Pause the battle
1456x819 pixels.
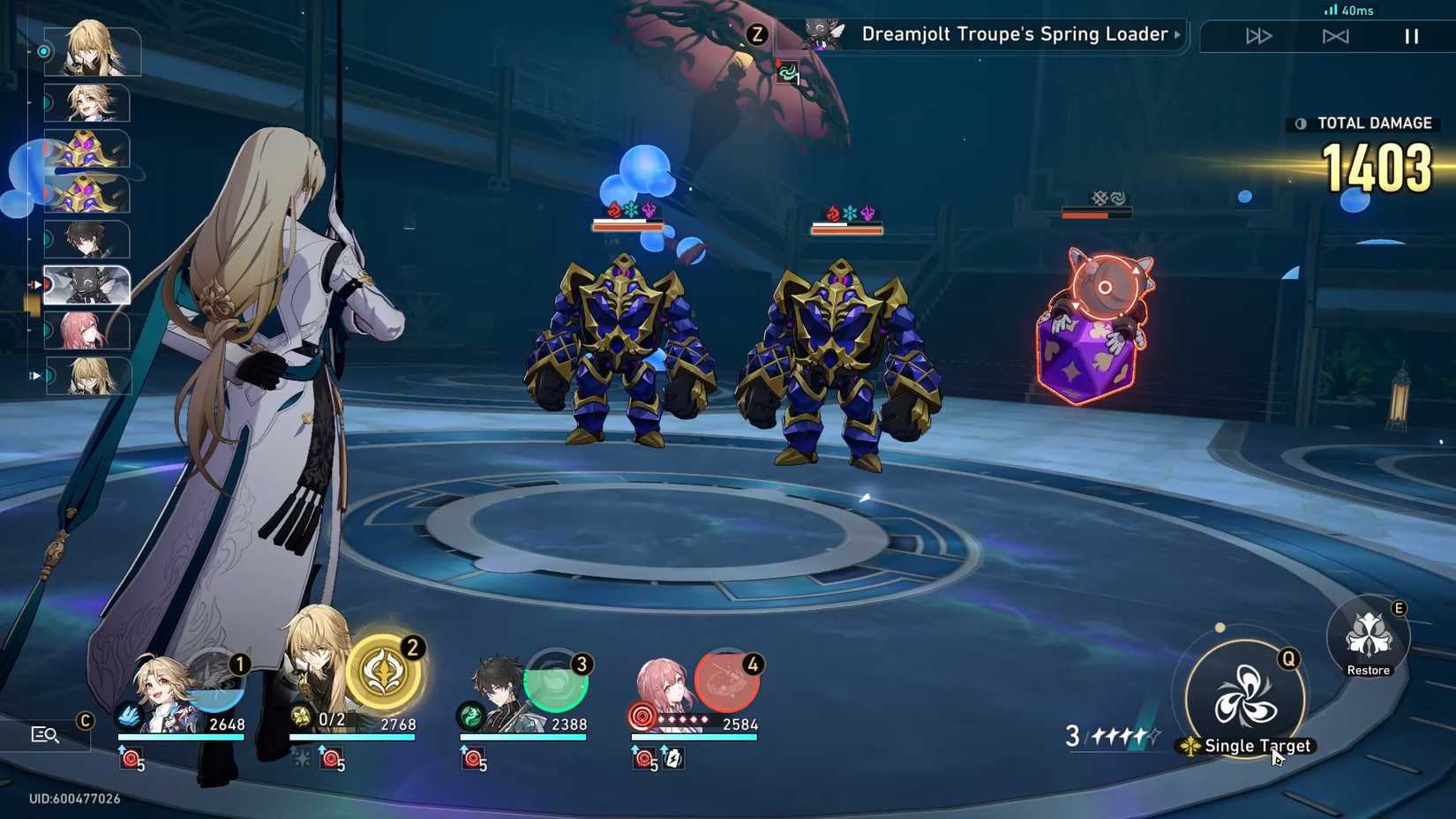[x=1410, y=36]
